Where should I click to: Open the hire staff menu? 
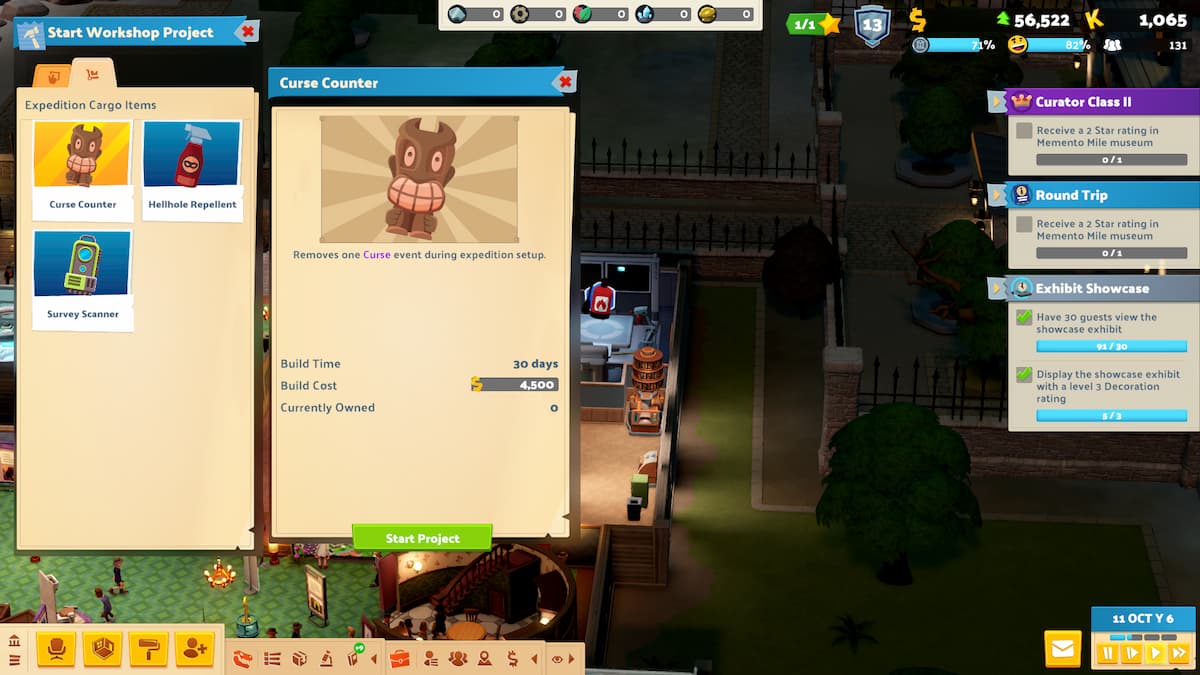pos(194,650)
